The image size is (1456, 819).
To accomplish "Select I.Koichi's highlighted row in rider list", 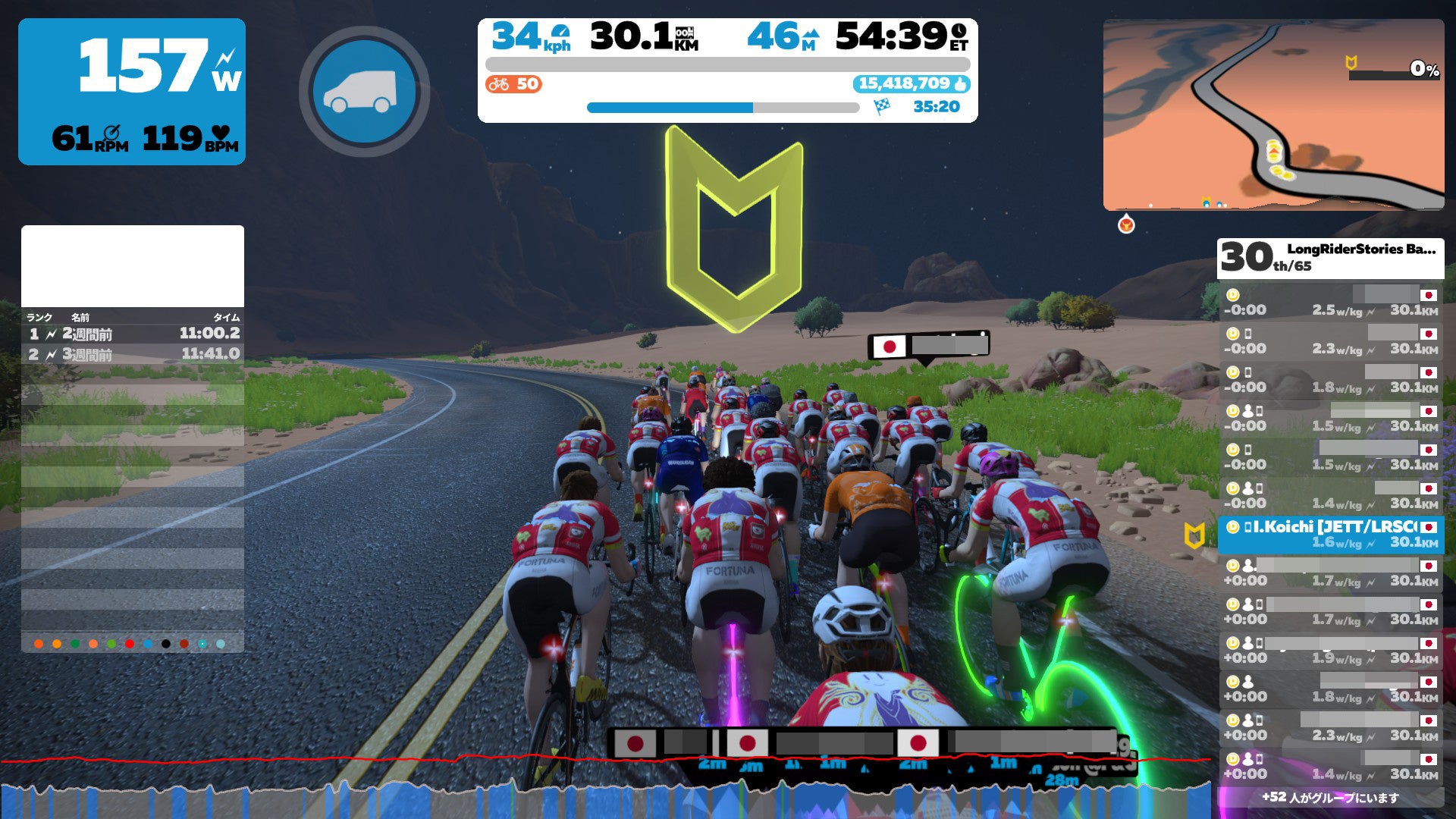I will click(x=1330, y=535).
